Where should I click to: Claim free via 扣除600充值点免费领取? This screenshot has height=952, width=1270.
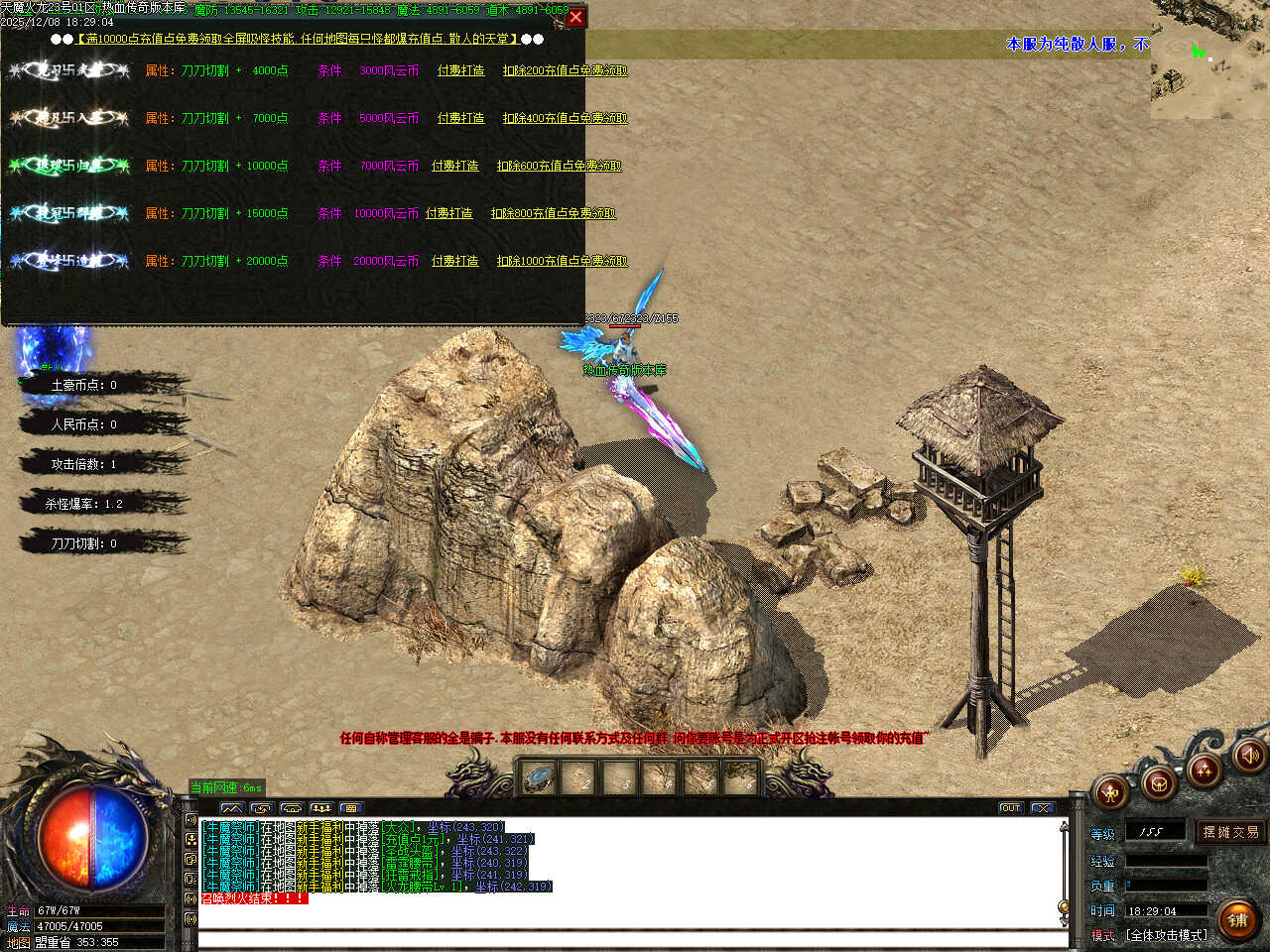[x=559, y=166]
